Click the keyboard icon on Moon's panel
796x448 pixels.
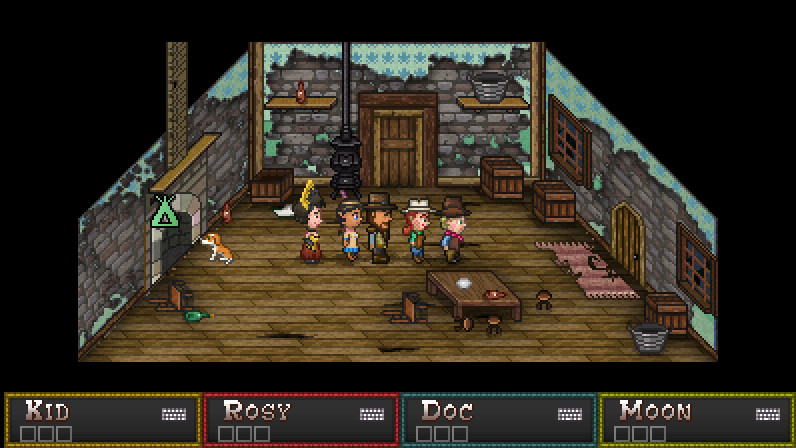click(769, 414)
